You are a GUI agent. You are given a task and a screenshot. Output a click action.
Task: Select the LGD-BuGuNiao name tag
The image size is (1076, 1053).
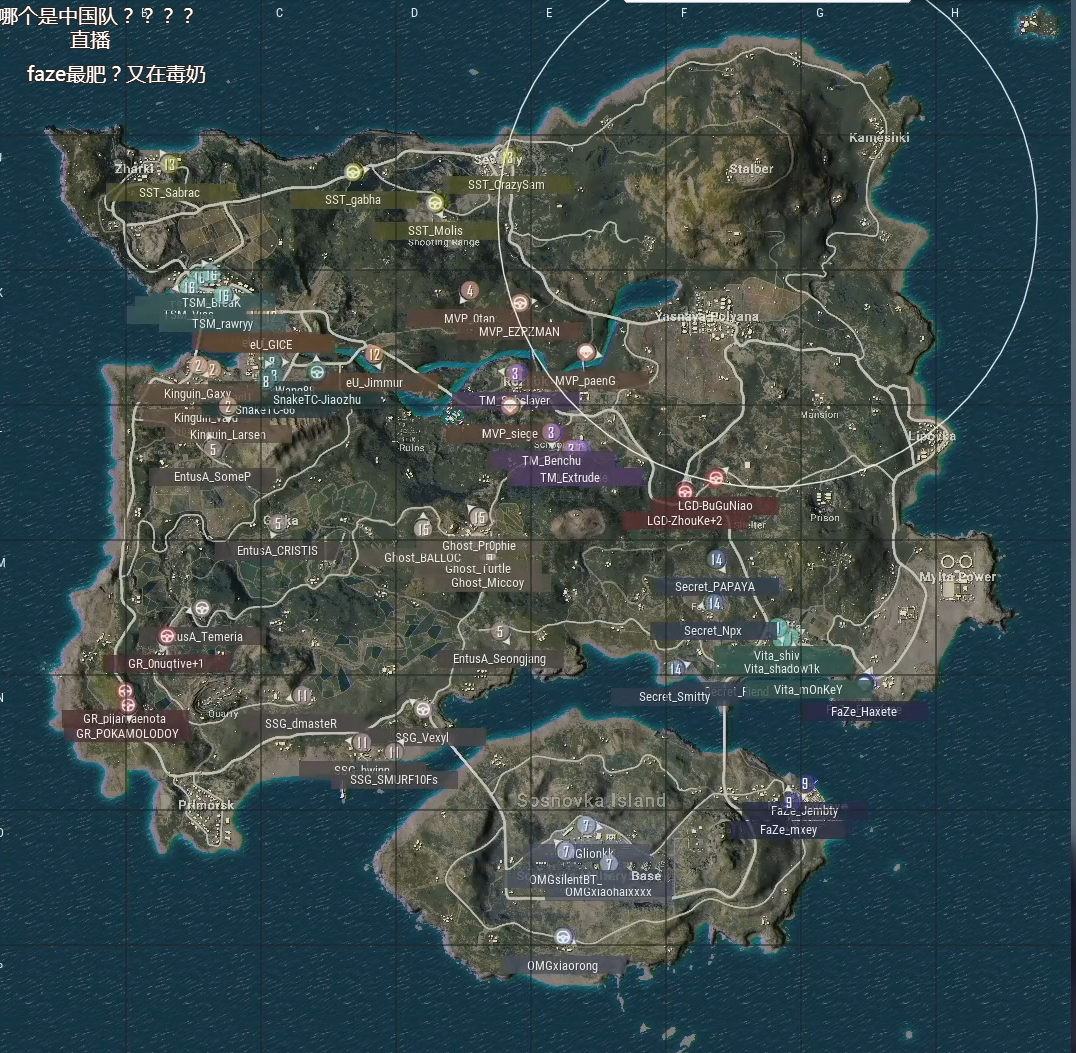point(715,506)
